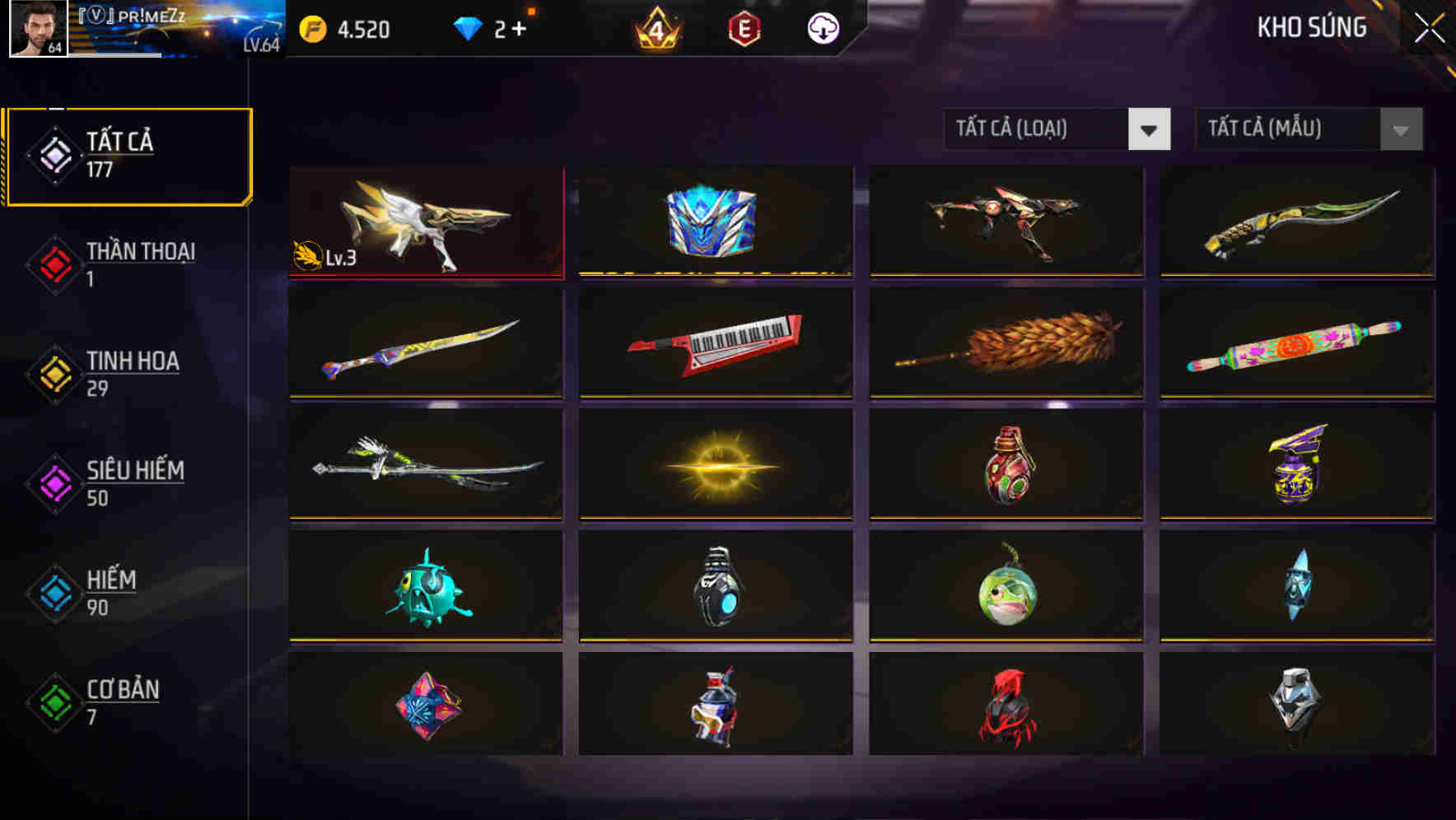Viewport: 1456px width, 820px height.
Task: Open the red E badge icon
Action: coord(744,27)
